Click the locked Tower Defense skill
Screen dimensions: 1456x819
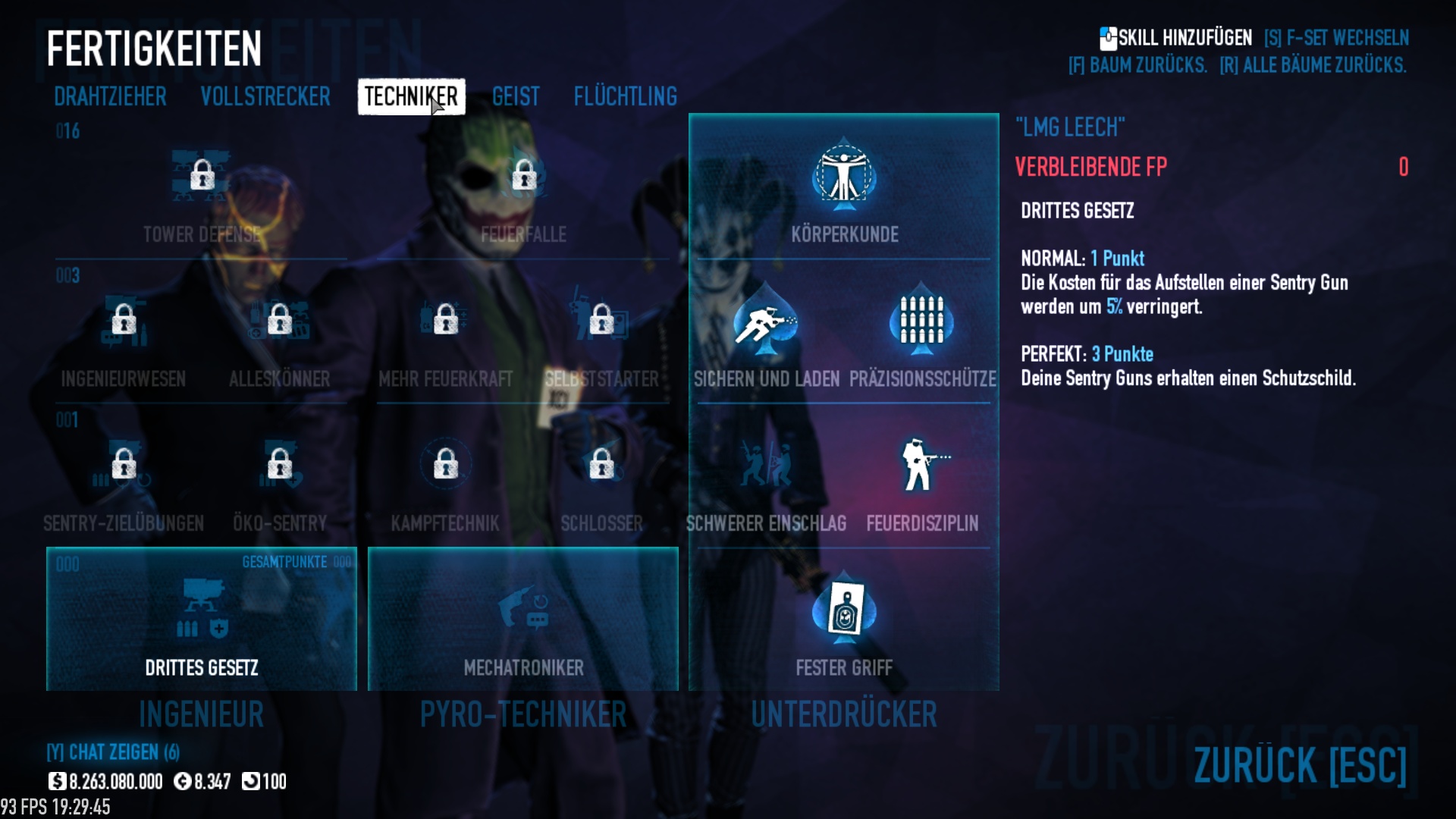[x=202, y=176]
